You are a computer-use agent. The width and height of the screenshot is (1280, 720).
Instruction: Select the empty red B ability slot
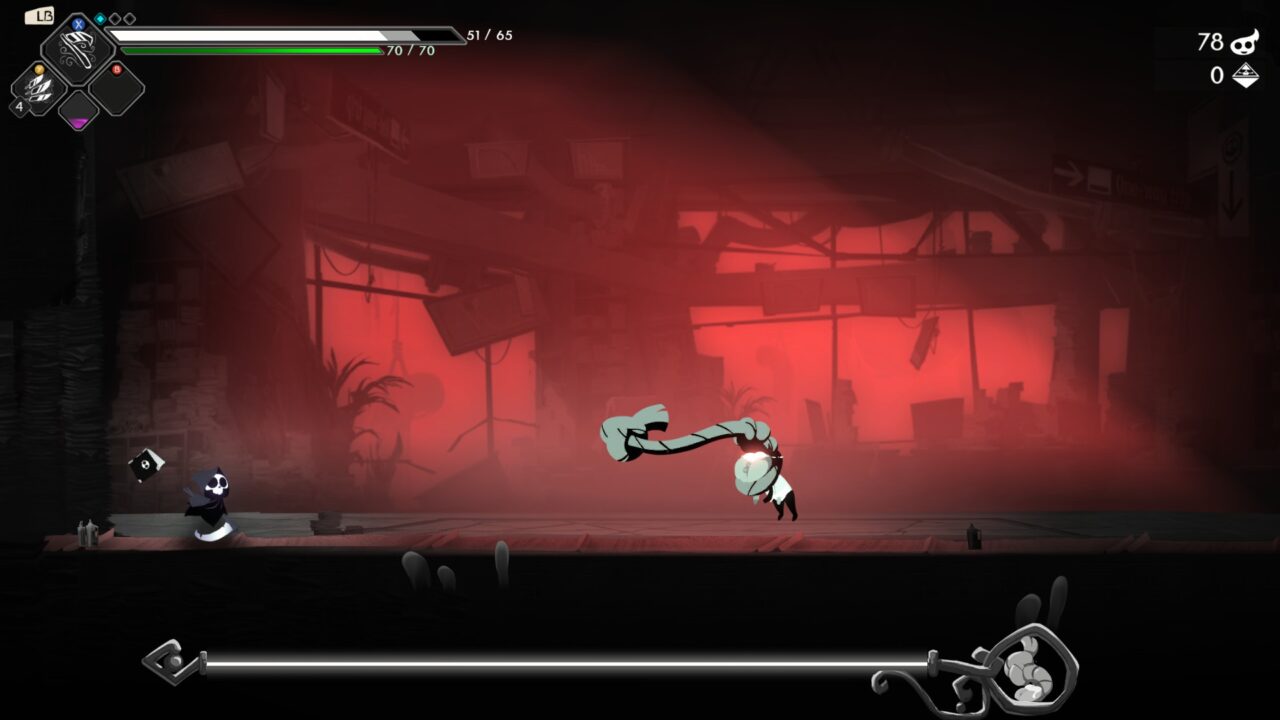[116, 89]
